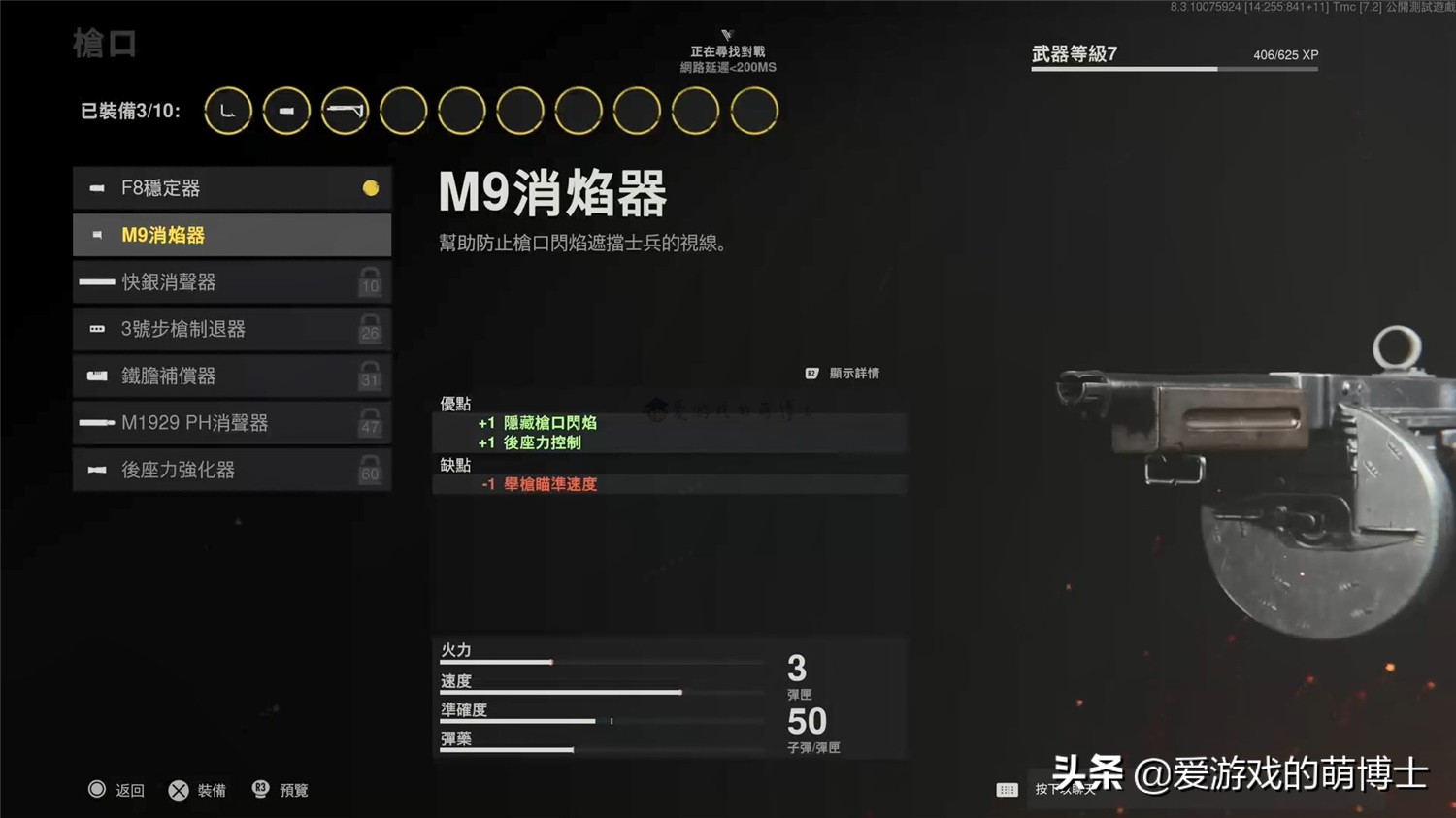Expand 顯示詳情 via the R2 option
The height and width of the screenshot is (818, 1456).
pos(842,372)
